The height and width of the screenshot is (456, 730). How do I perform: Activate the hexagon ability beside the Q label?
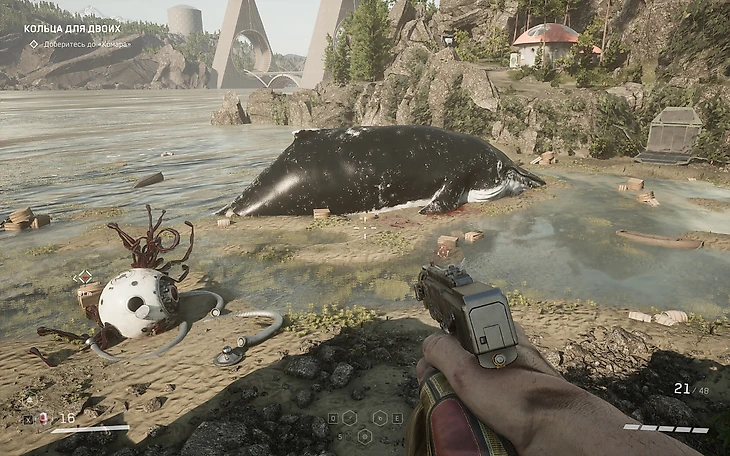[348, 417]
